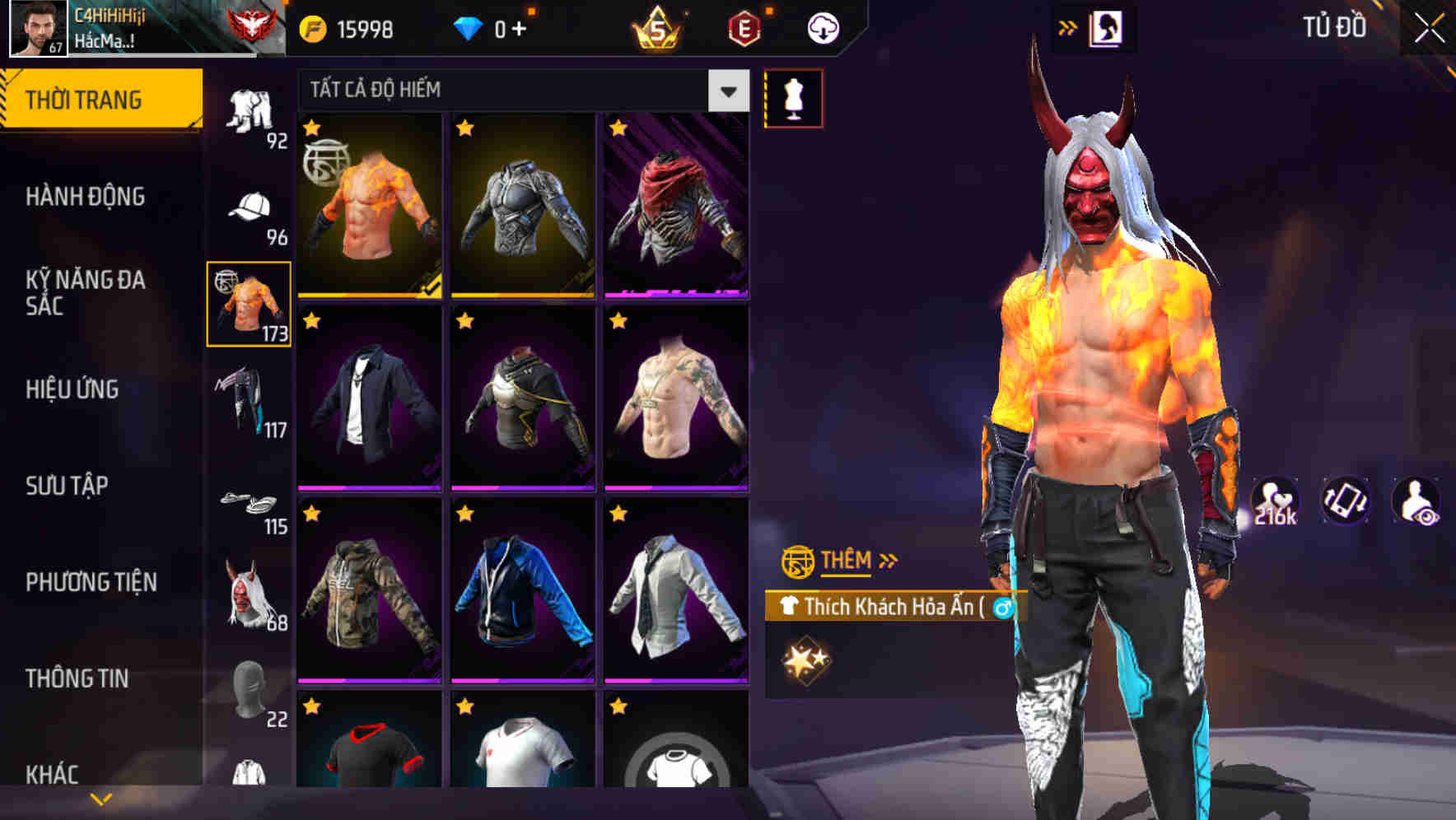The height and width of the screenshot is (820, 1456).
Task: Collapse the sidebar using double chevron arrows
Action: click(1068, 26)
